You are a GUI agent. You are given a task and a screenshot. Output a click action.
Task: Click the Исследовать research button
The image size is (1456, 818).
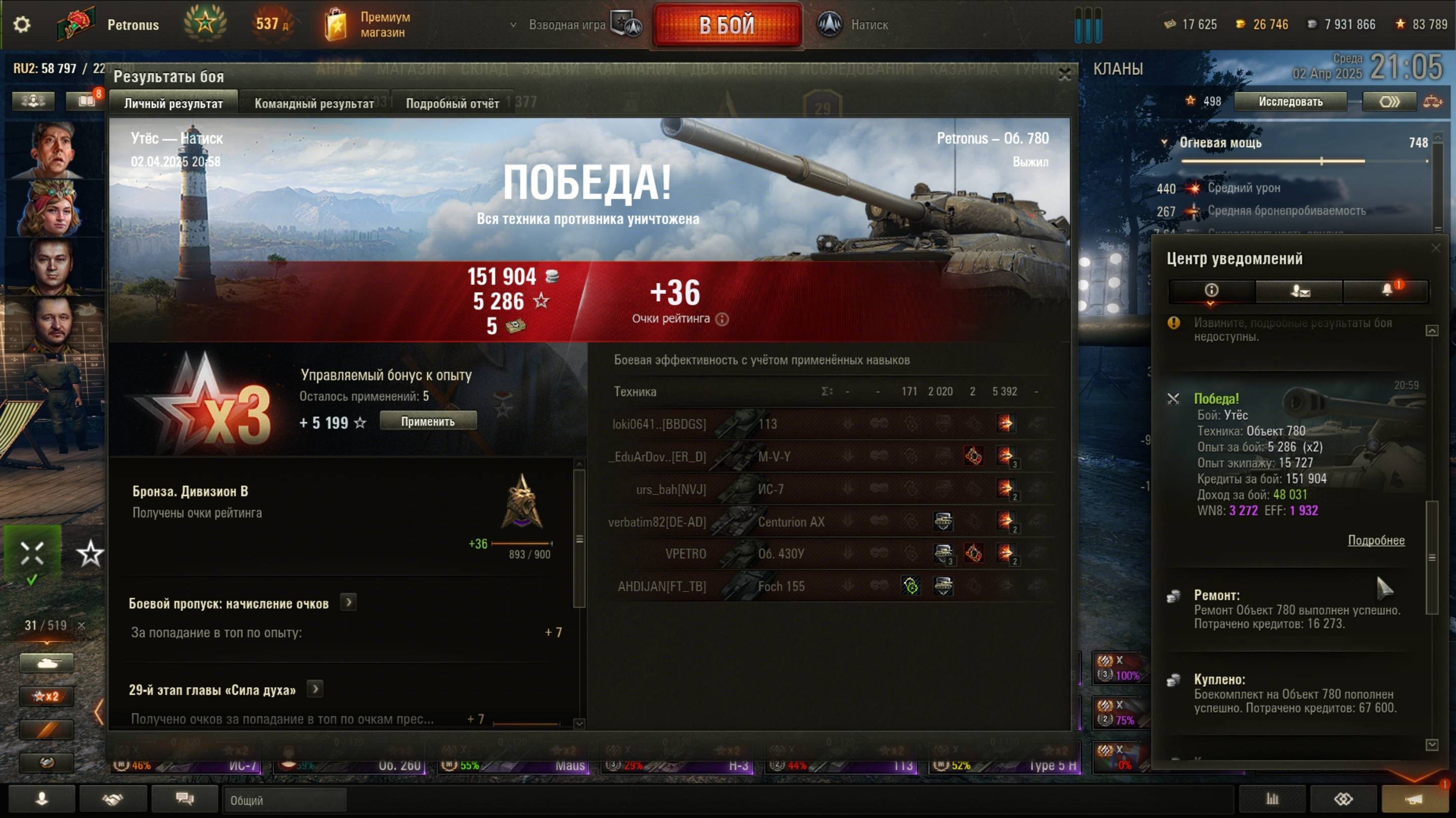(x=1290, y=102)
